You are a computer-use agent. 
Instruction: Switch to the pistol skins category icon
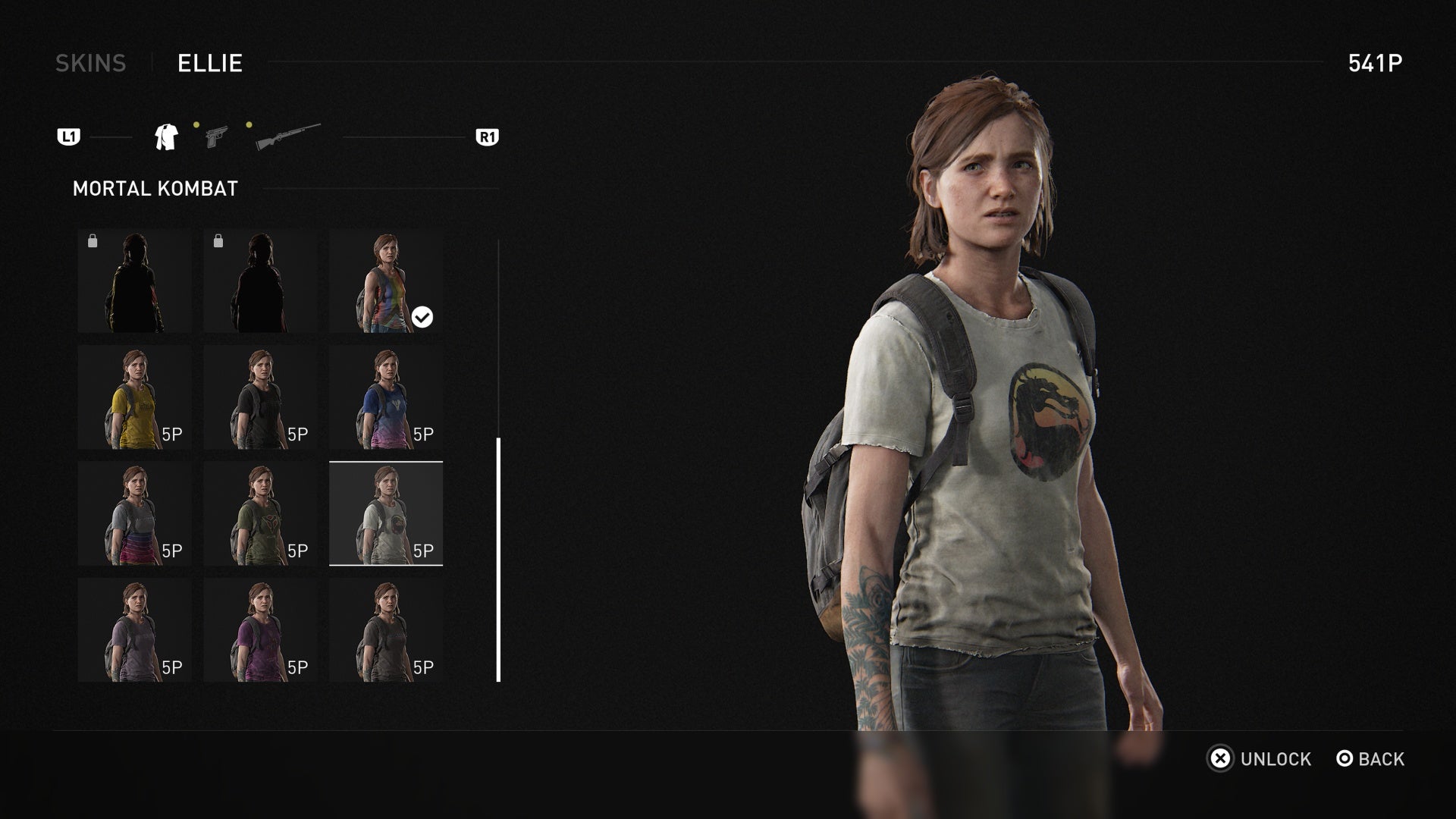pyautogui.click(x=216, y=137)
